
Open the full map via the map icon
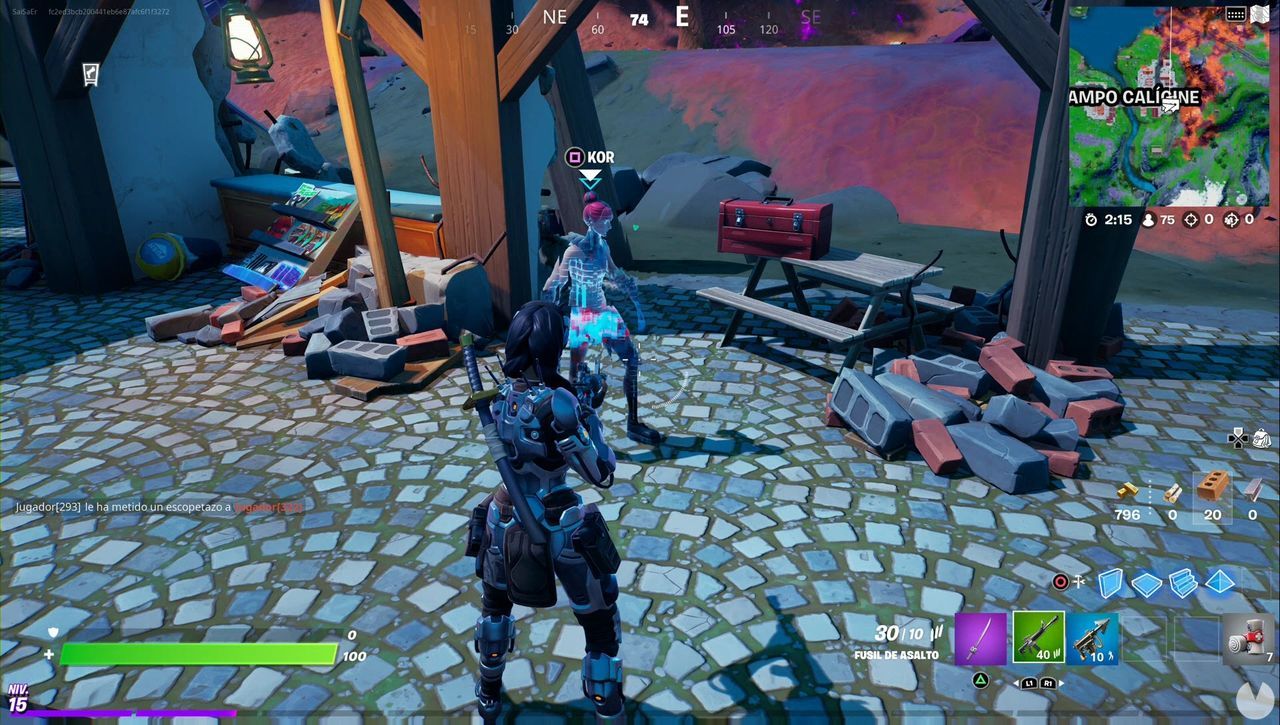(x=1258, y=15)
